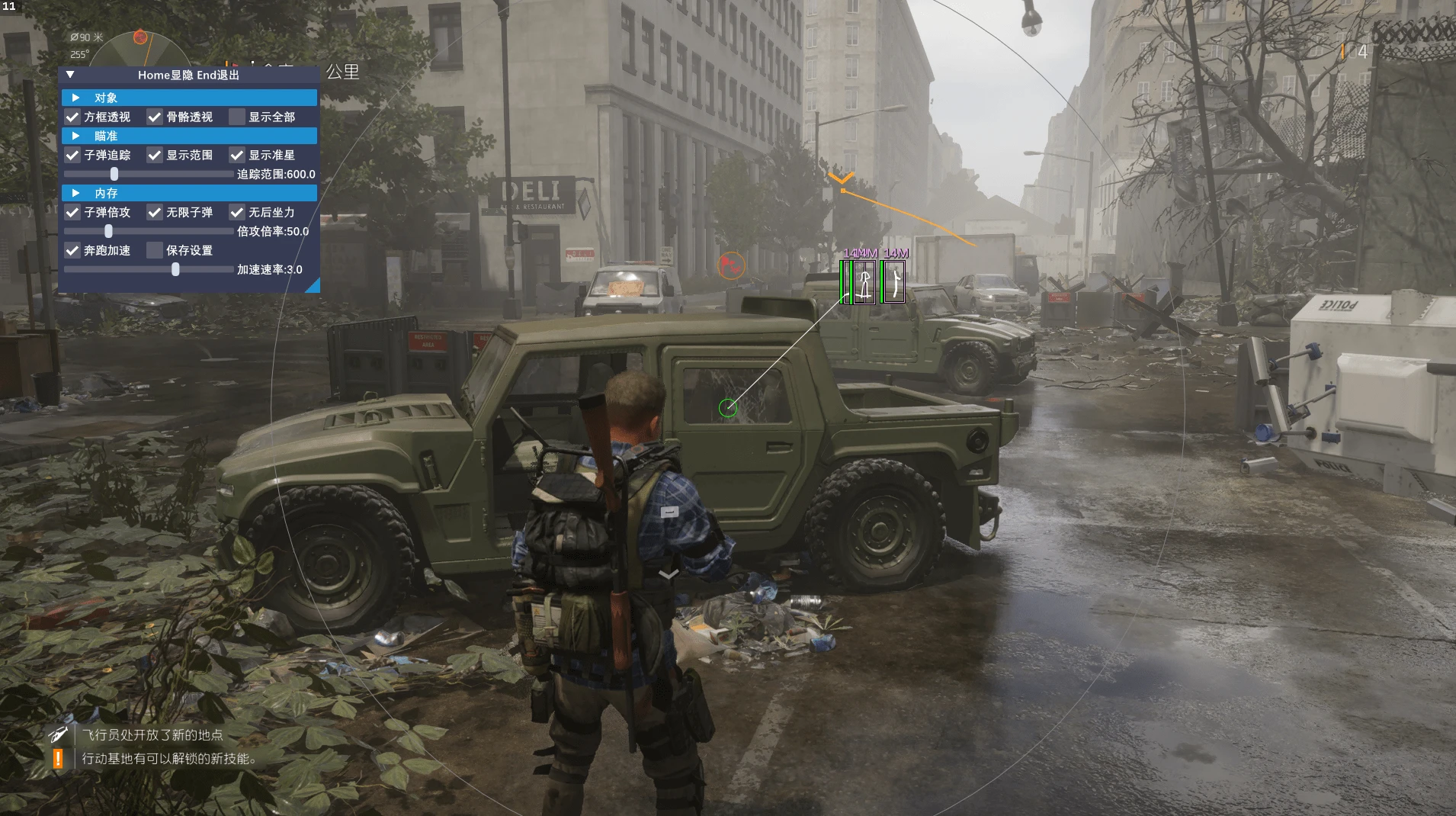Uncheck the 显示准星 option
The height and width of the screenshot is (816, 1456).
point(237,155)
